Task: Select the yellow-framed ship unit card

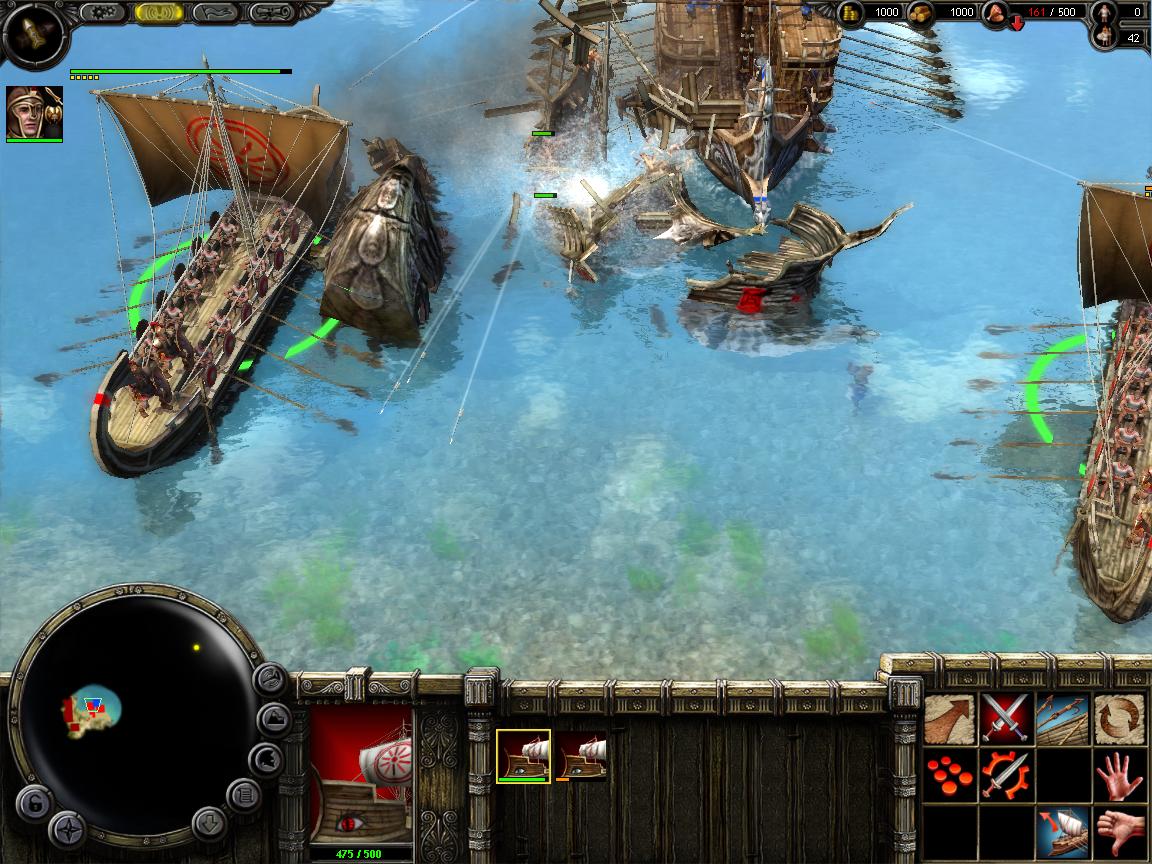Action: click(x=523, y=755)
